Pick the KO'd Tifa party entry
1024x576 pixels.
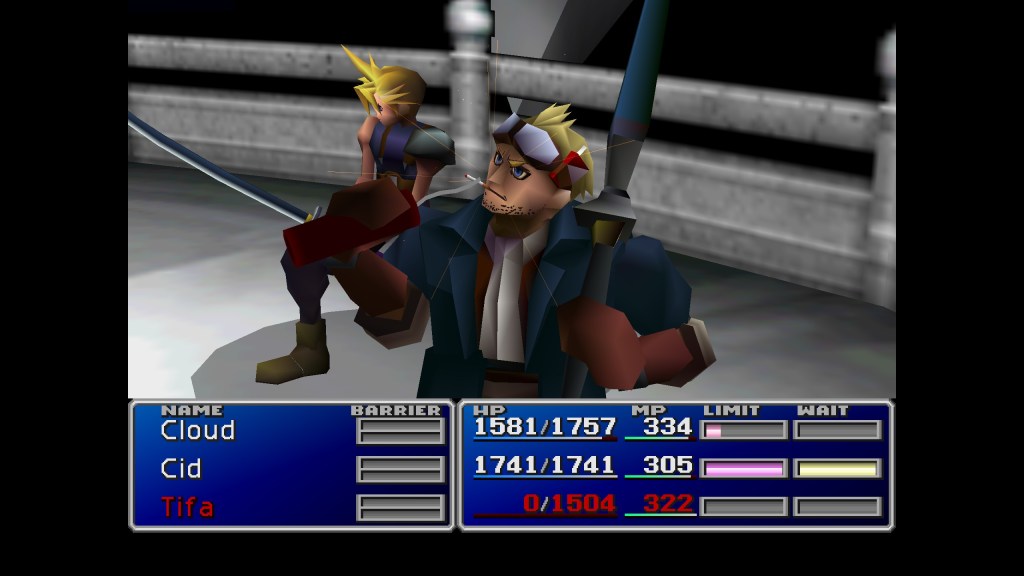pyautogui.click(x=187, y=507)
